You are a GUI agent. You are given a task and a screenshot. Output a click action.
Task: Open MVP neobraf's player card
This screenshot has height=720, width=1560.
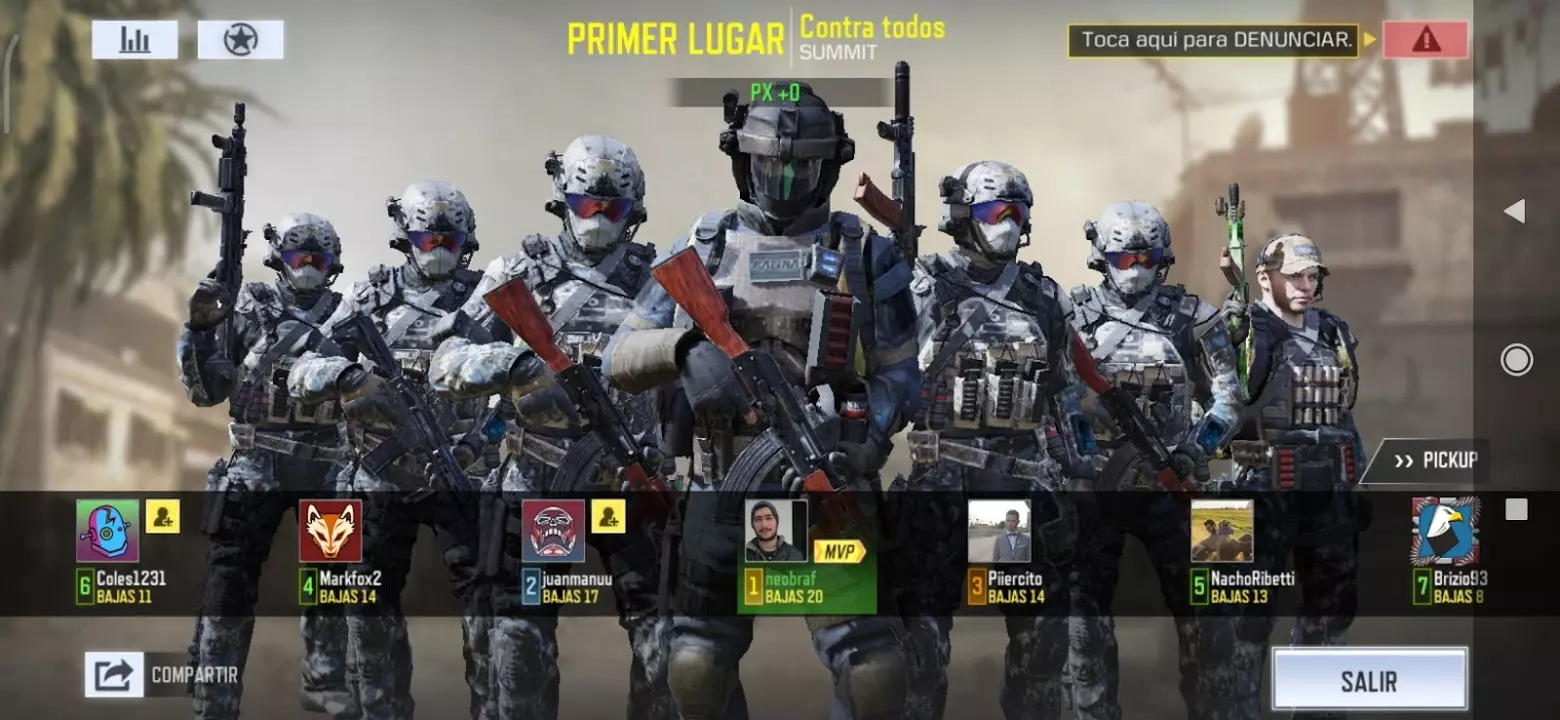tap(776, 531)
